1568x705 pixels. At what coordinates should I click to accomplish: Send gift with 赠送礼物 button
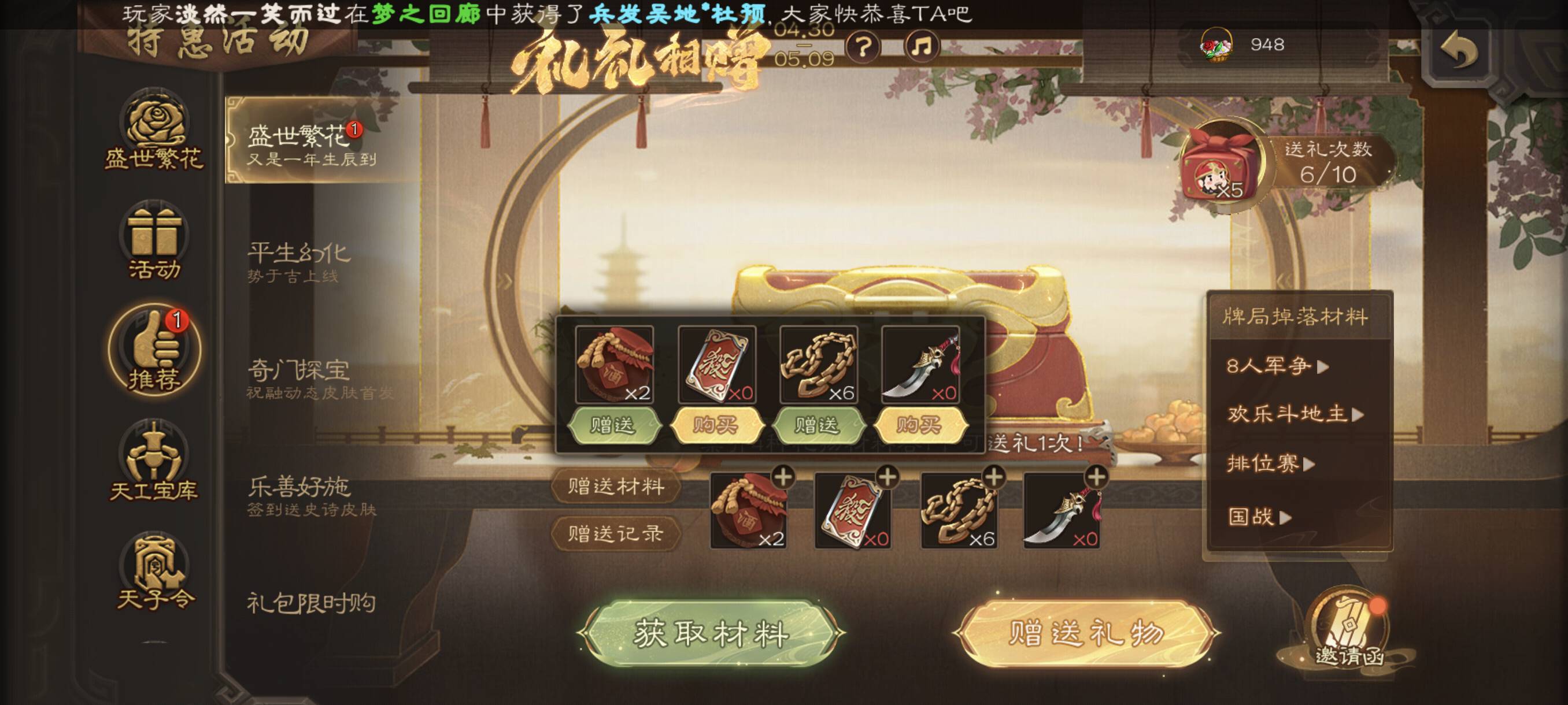pos(1086,633)
